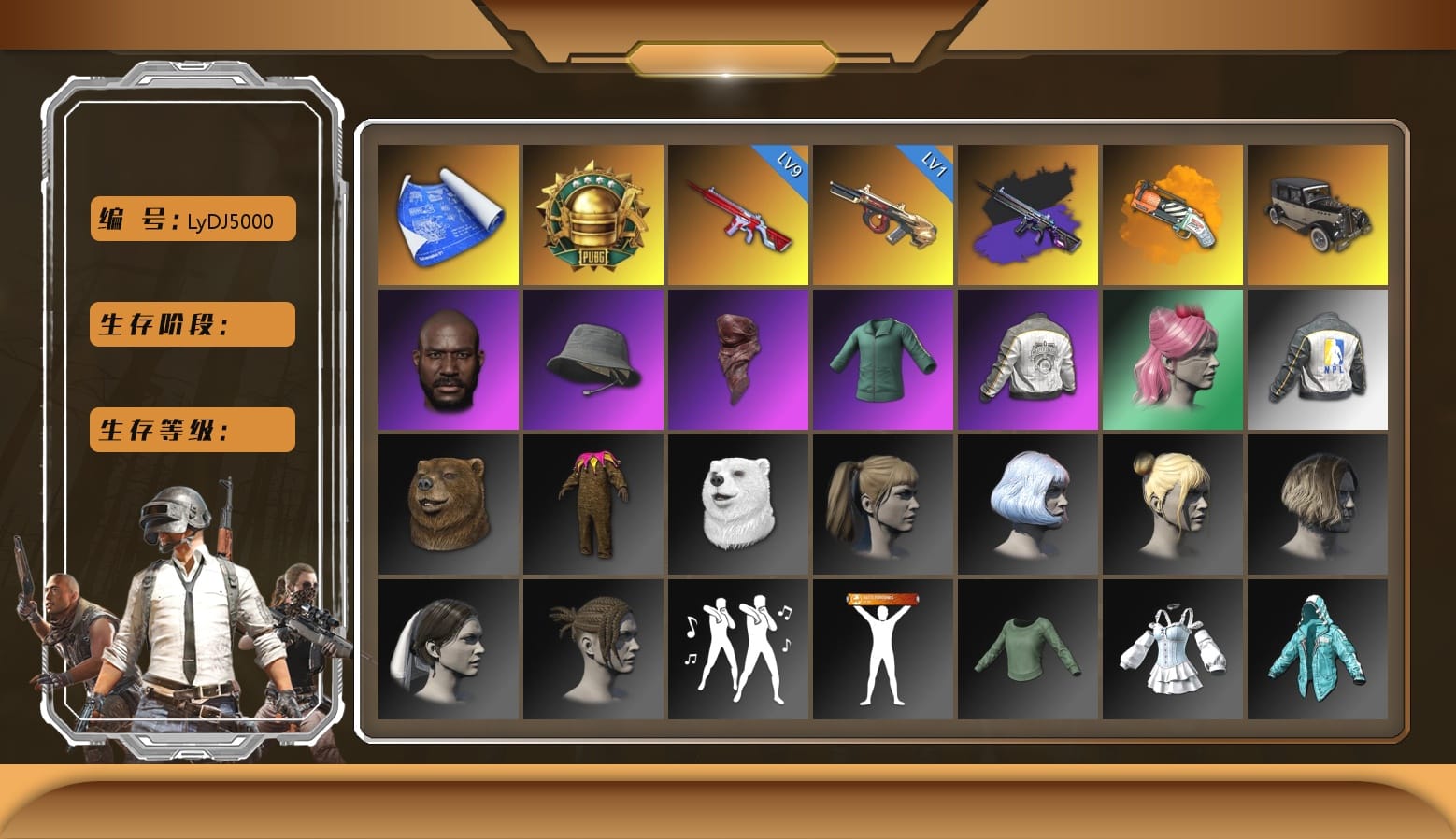Open the teal hooded down jacket
The height and width of the screenshot is (839, 1456).
tap(1318, 649)
